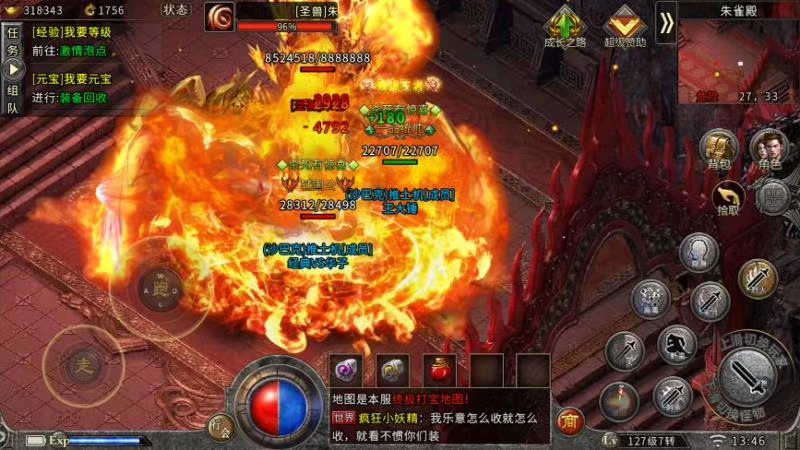Screen dimensions: 800x450
Task: Open the 超级赞助 sponsorship menu
Action: click(624, 25)
